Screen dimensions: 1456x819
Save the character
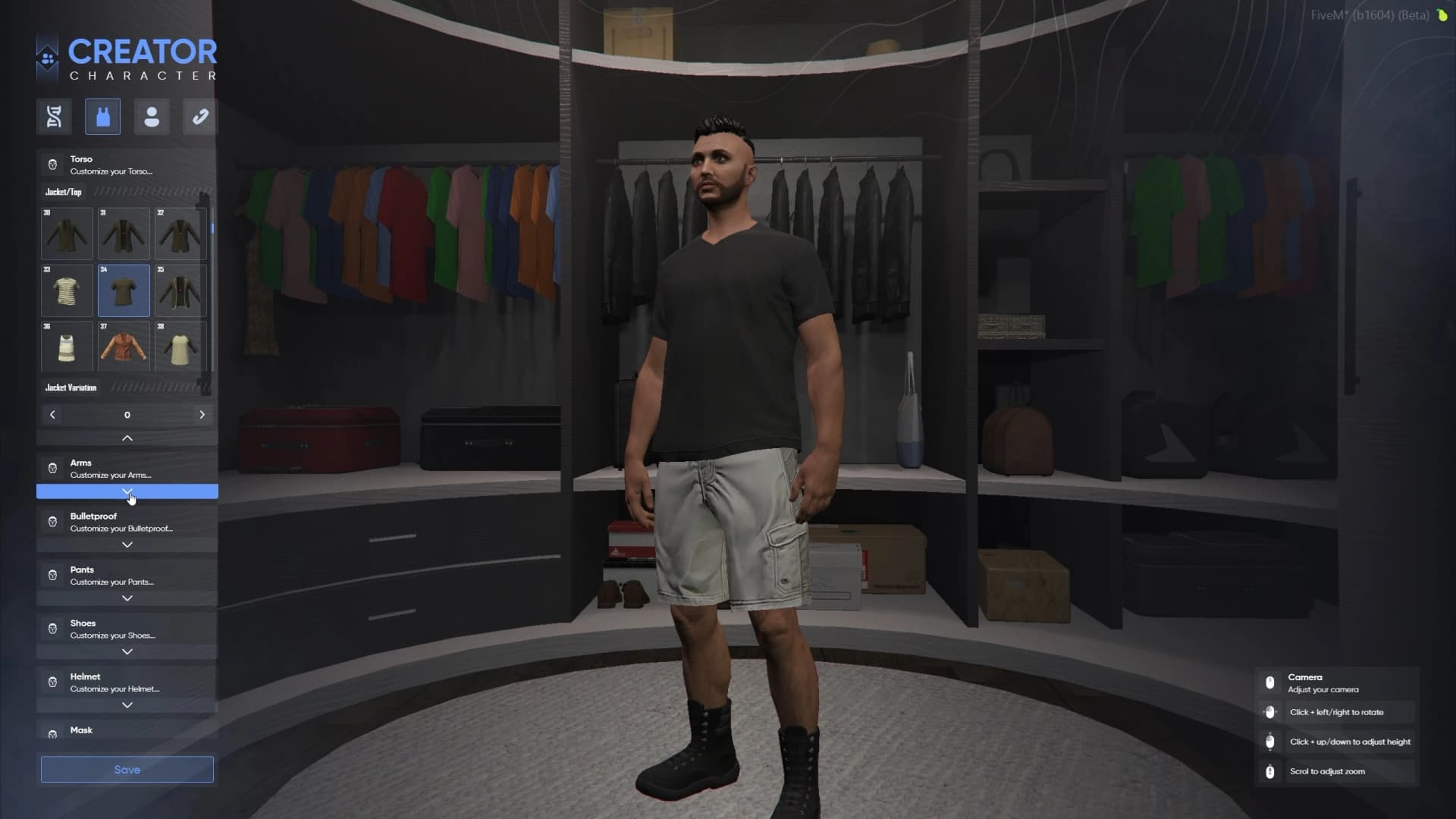pyautogui.click(x=127, y=770)
